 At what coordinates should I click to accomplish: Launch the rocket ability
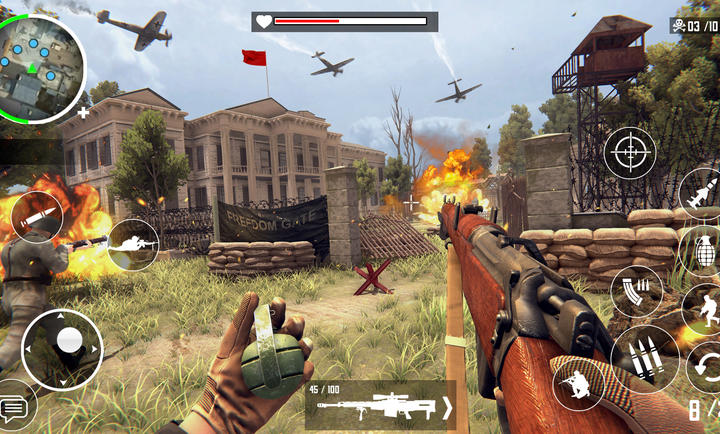(x=702, y=192)
